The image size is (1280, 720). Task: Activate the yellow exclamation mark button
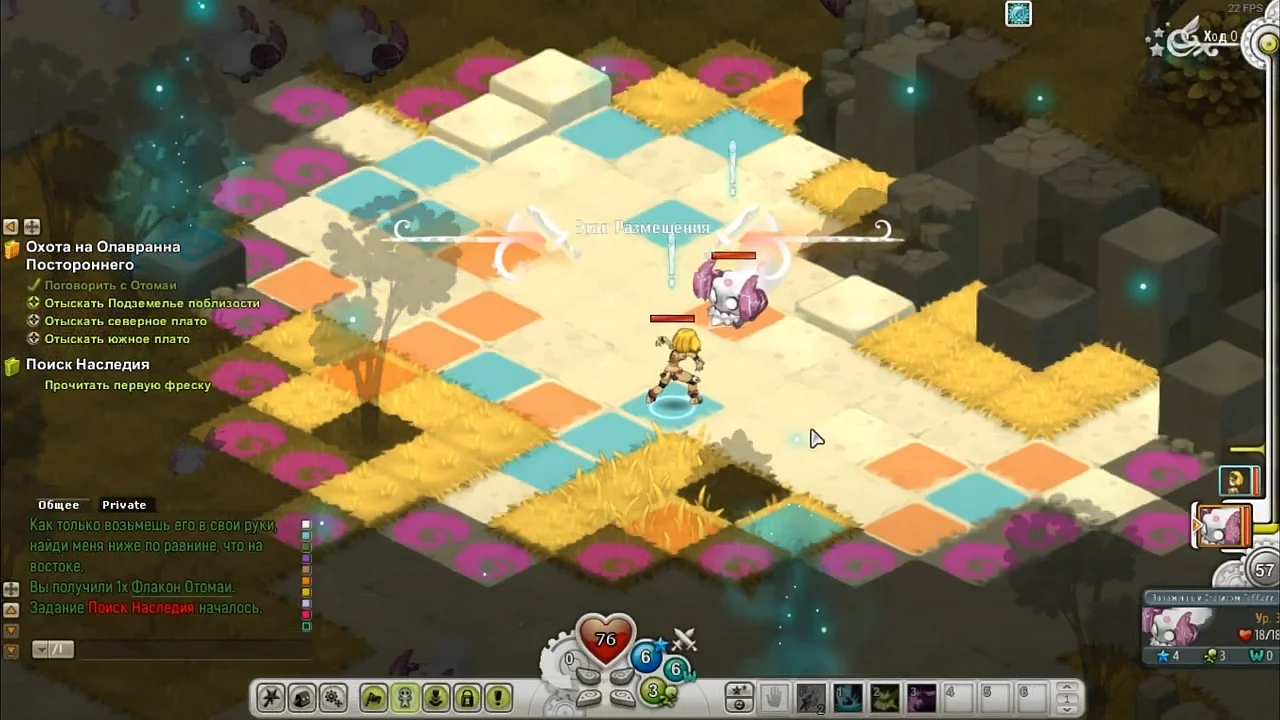point(497,697)
